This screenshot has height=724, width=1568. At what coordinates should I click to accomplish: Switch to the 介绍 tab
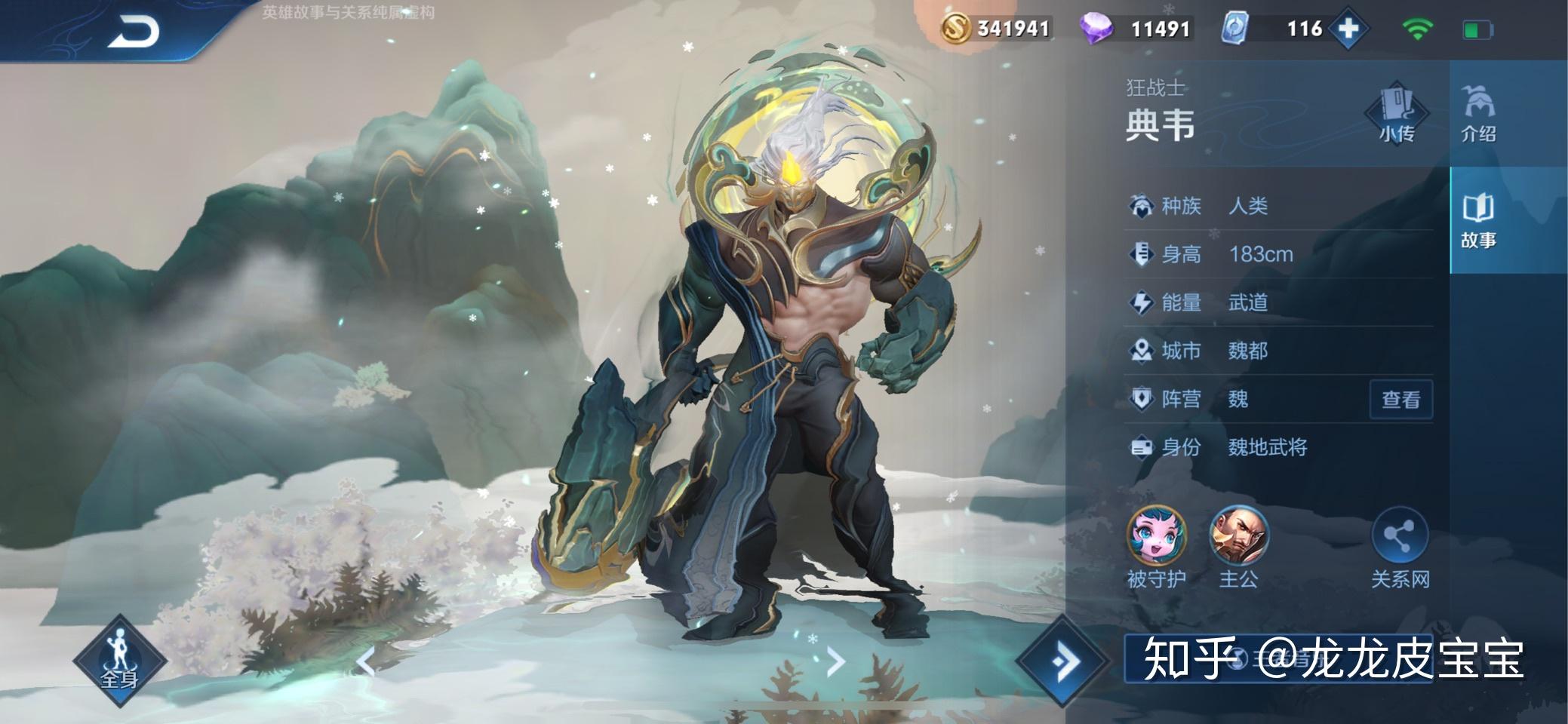pos(1477,115)
